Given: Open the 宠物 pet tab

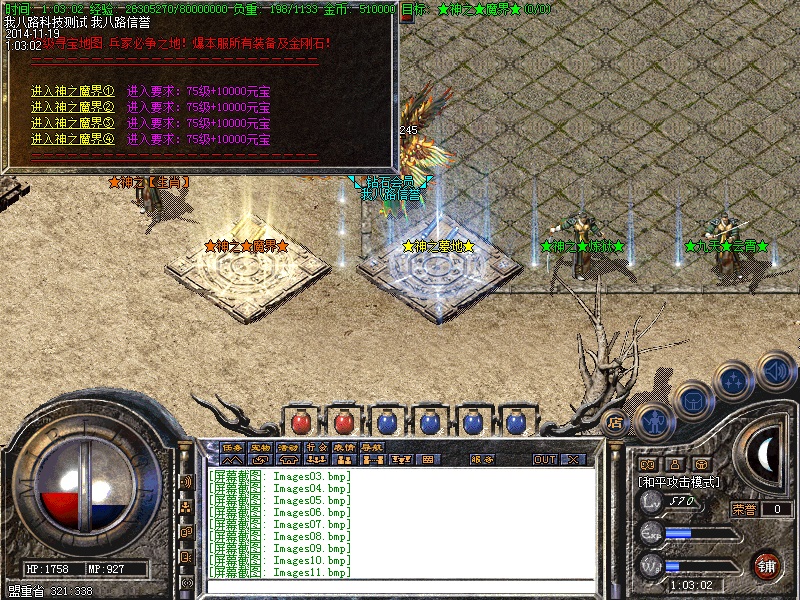Looking at the screenshot, I should point(260,447).
